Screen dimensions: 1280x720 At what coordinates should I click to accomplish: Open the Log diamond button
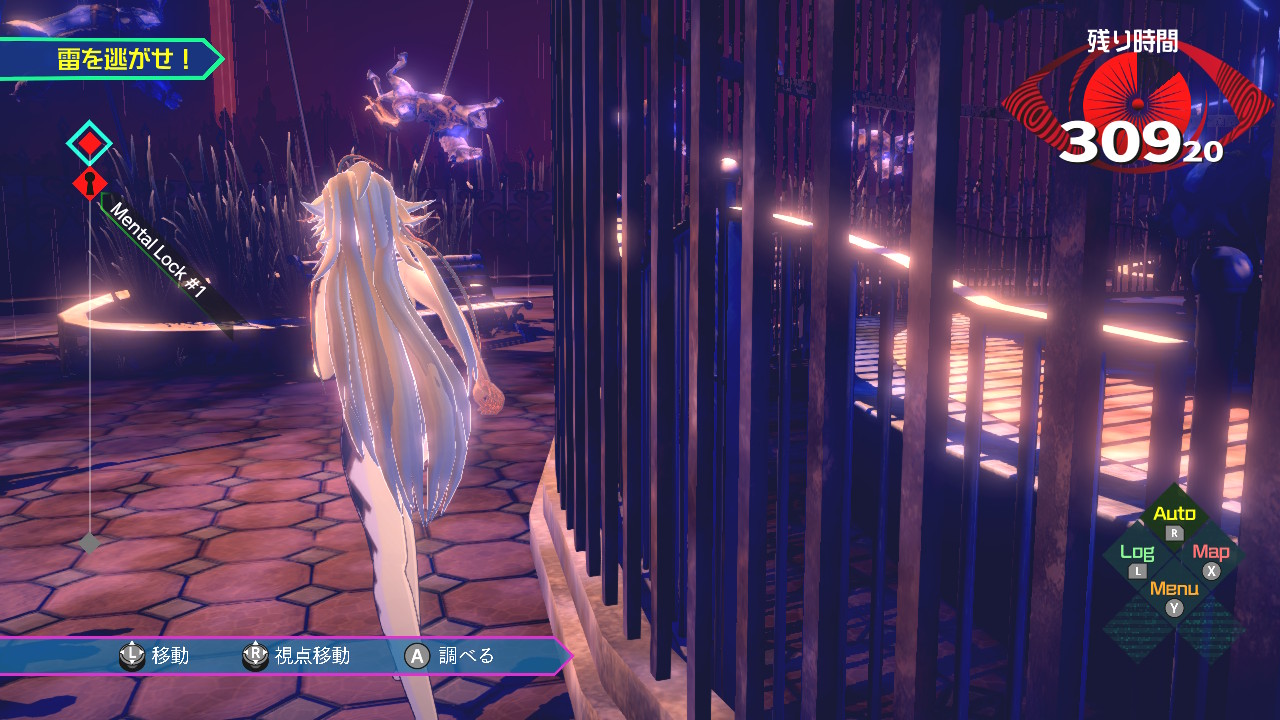point(1137,558)
